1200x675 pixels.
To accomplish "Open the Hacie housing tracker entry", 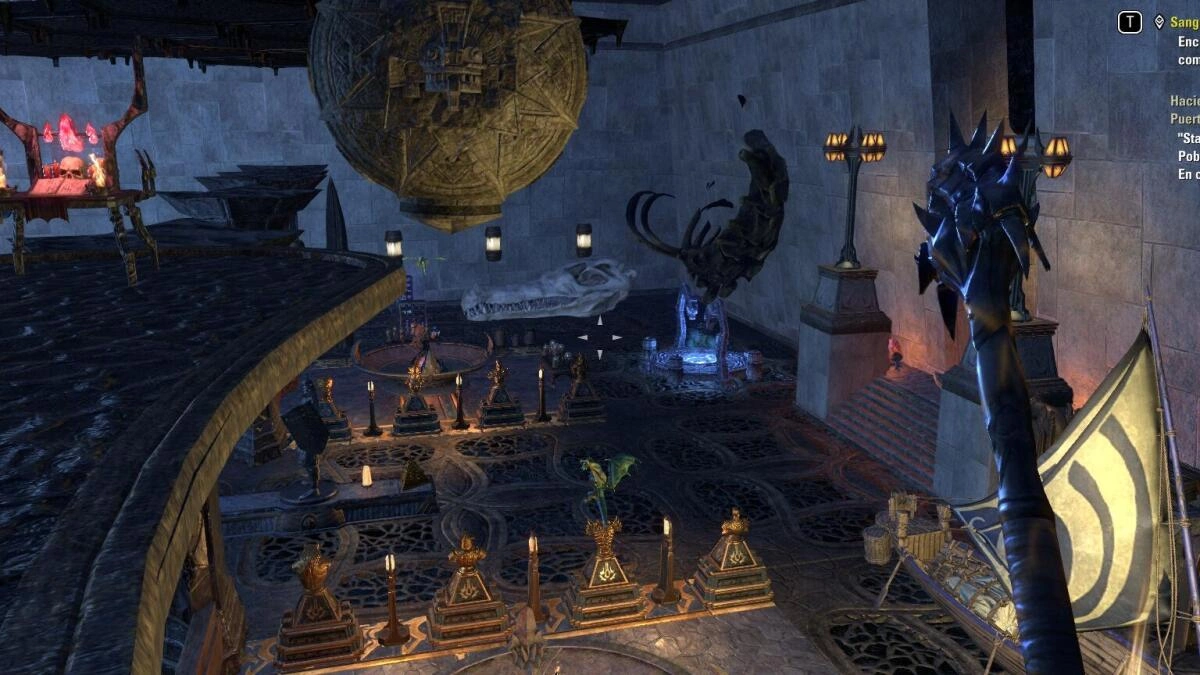I will tap(1185, 101).
